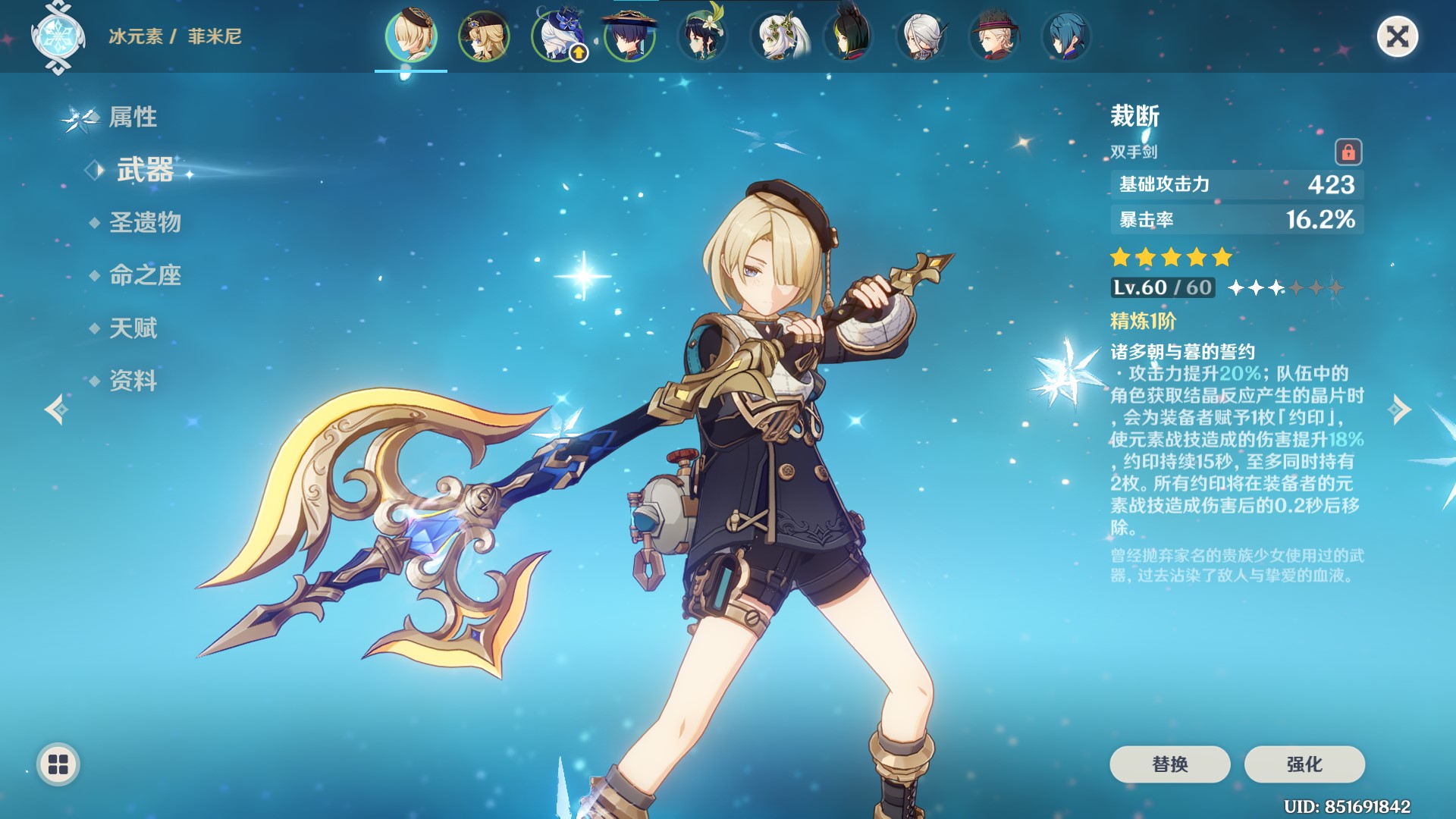Choose the Navia portrait with the hat

tap(484, 36)
